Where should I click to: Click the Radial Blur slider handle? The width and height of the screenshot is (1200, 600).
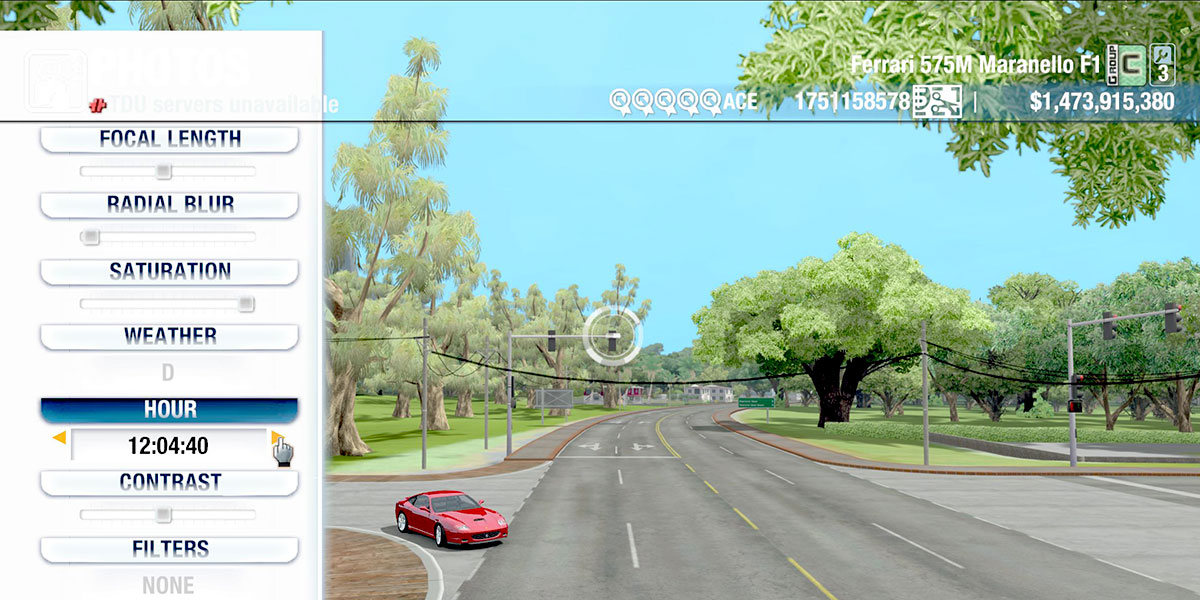pyautogui.click(x=90, y=237)
